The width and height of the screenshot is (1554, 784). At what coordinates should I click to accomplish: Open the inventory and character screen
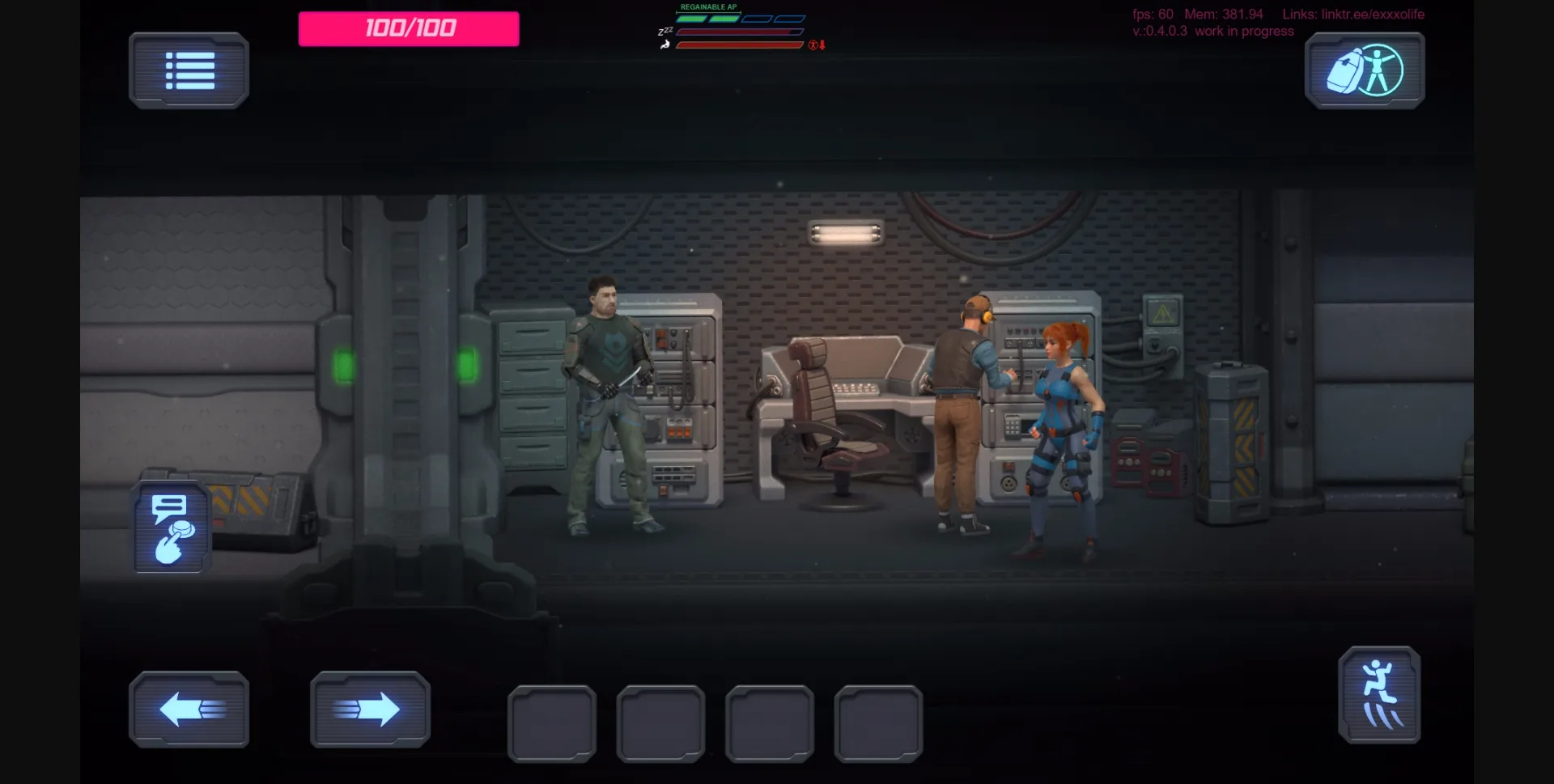[x=1364, y=70]
